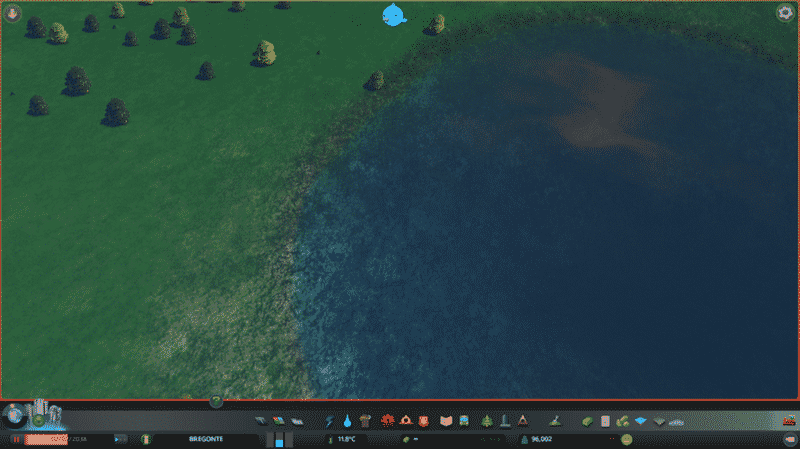Open city info on the Bregonte name
The width and height of the screenshot is (800, 449).
(203, 439)
